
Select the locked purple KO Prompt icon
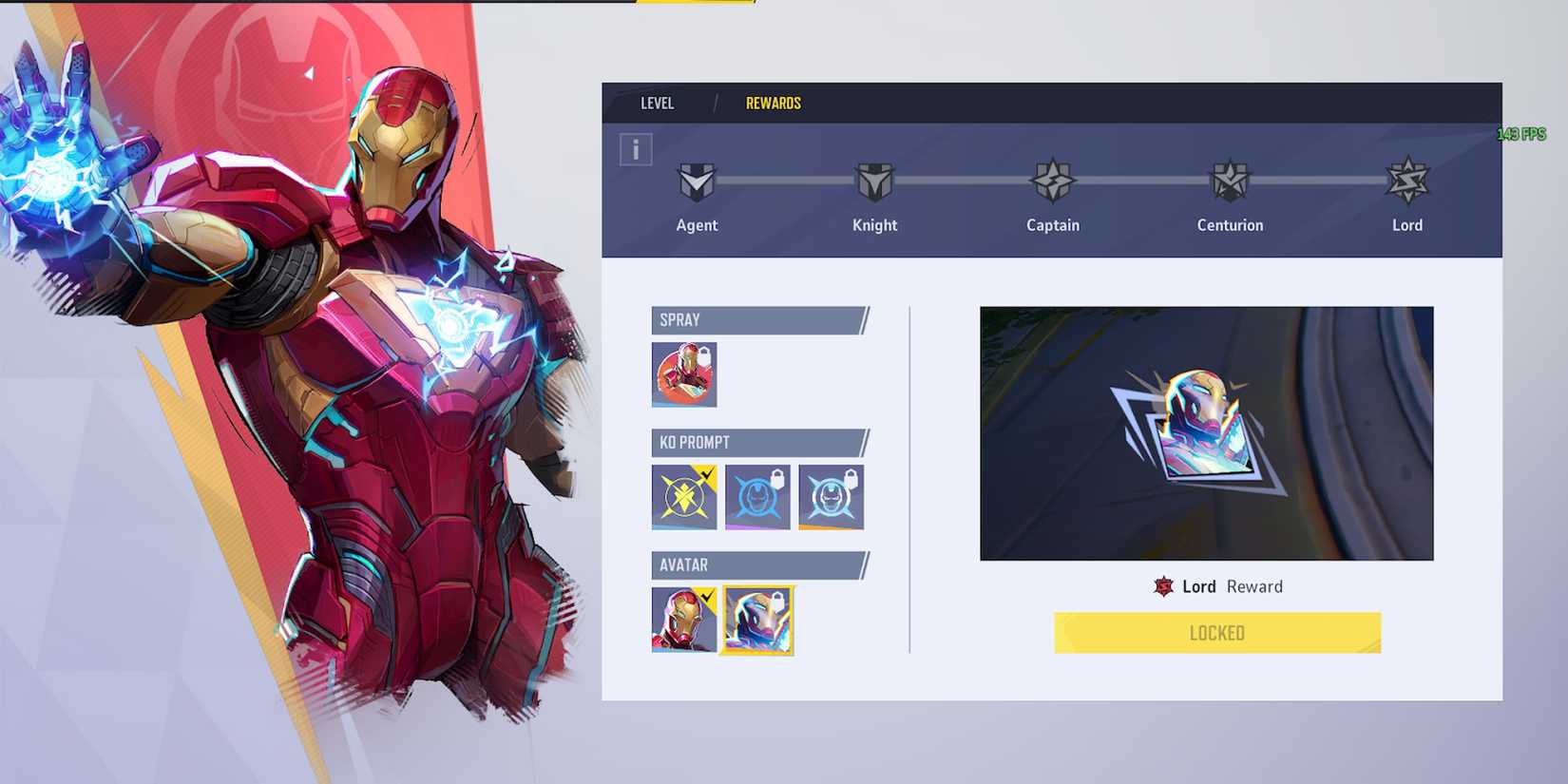[758, 495]
